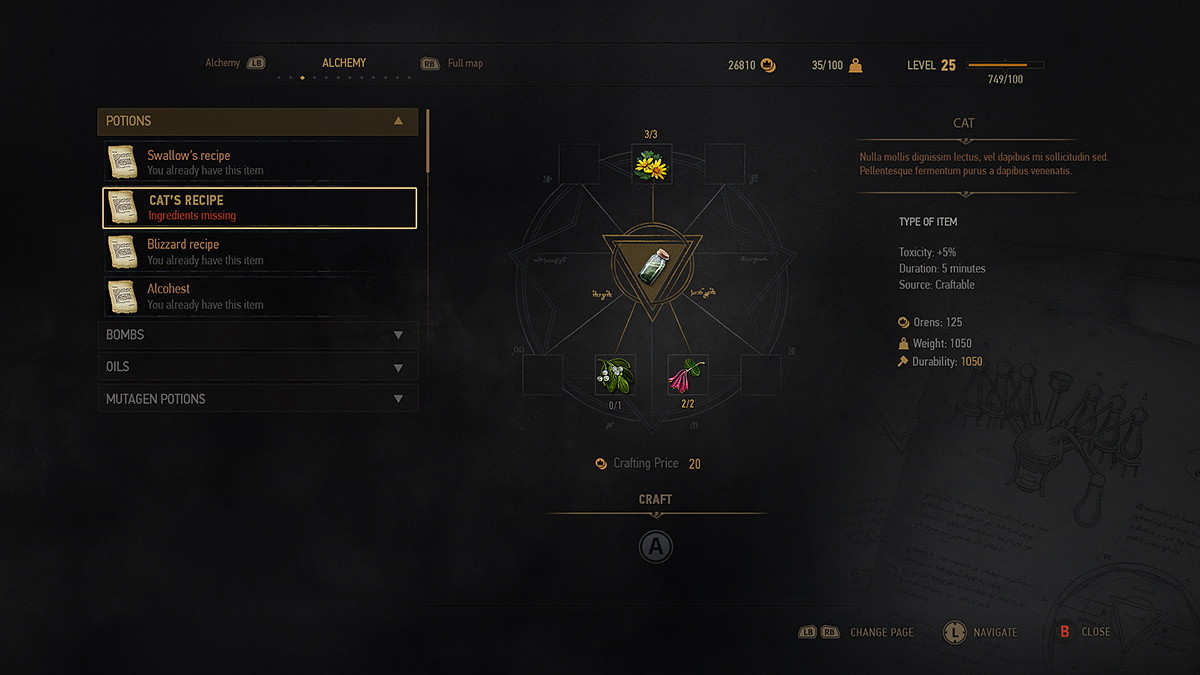Choose the Cat's Recipe entry

260,208
